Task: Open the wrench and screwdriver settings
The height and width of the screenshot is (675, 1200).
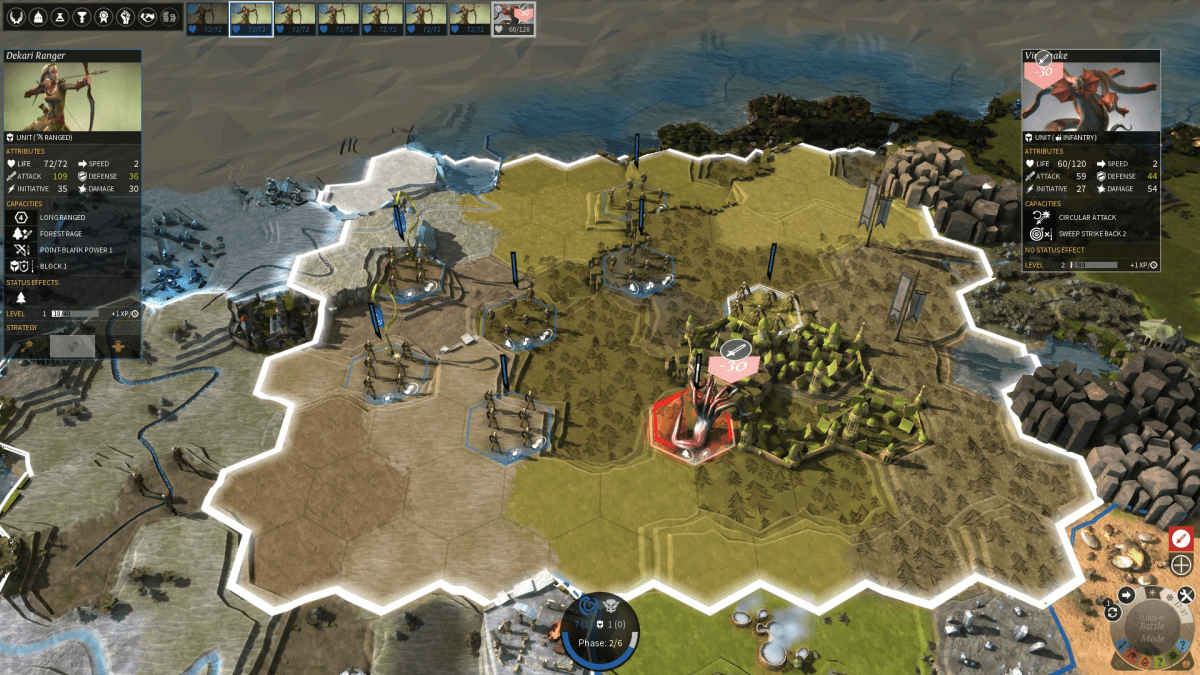Action: click(x=1187, y=594)
